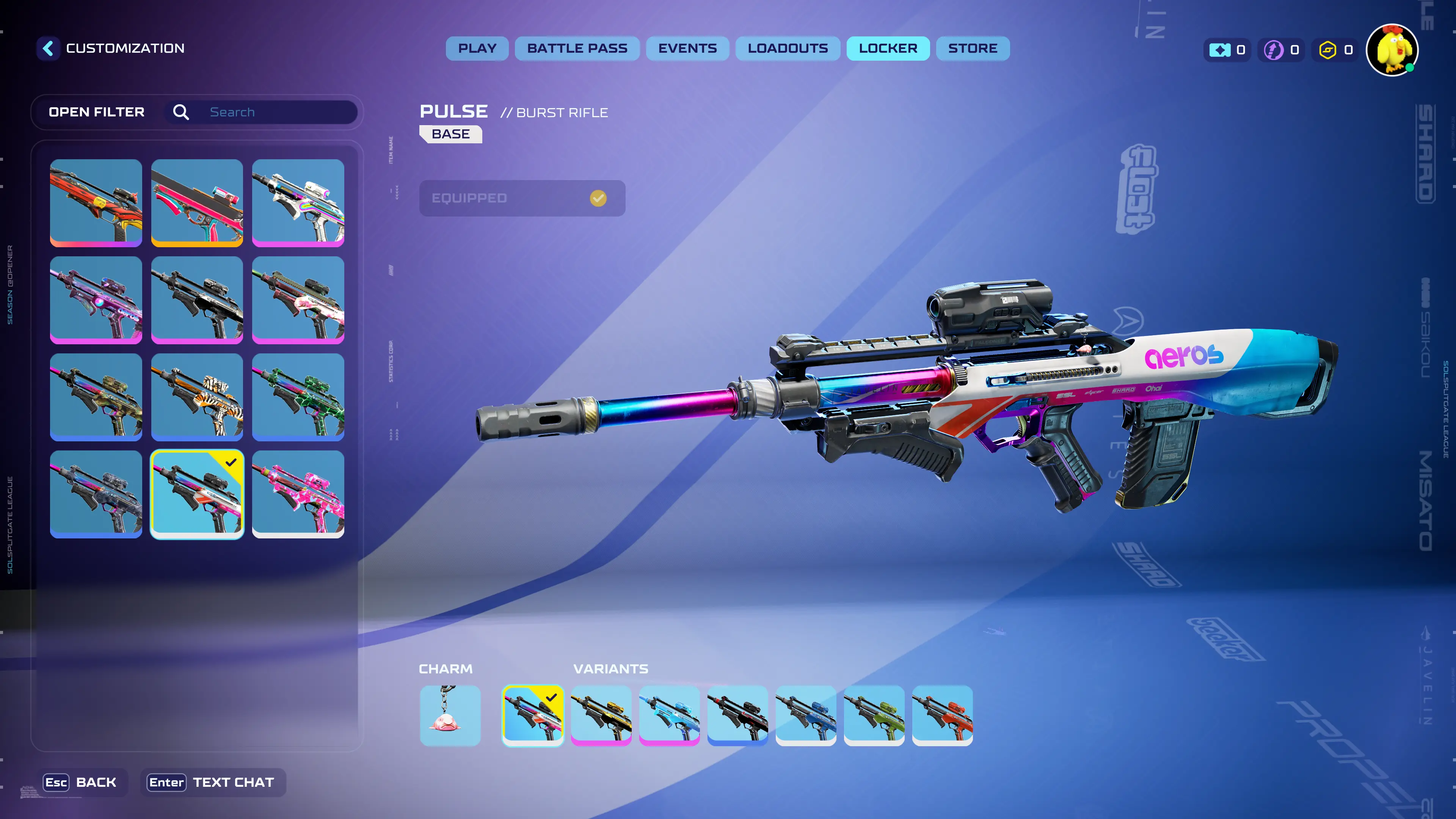This screenshot has width=1456, height=819.
Task: Focus the skin search field
Action: click(277, 112)
